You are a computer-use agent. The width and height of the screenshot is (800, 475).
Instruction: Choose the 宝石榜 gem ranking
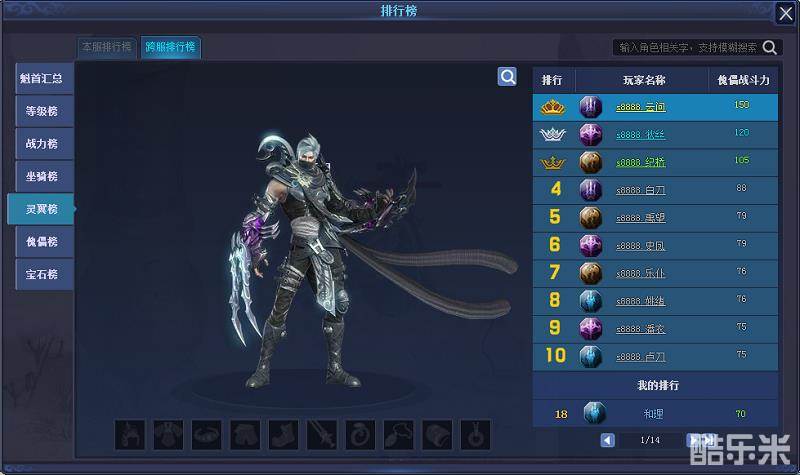[x=43, y=273]
